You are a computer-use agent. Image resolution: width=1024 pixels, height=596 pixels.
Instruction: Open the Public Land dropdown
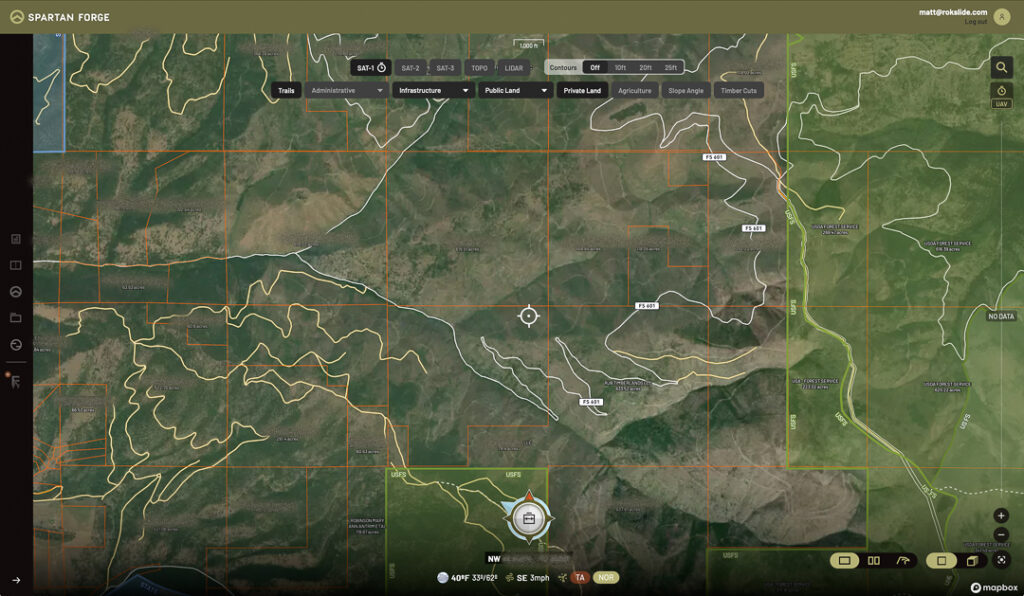[x=515, y=90]
